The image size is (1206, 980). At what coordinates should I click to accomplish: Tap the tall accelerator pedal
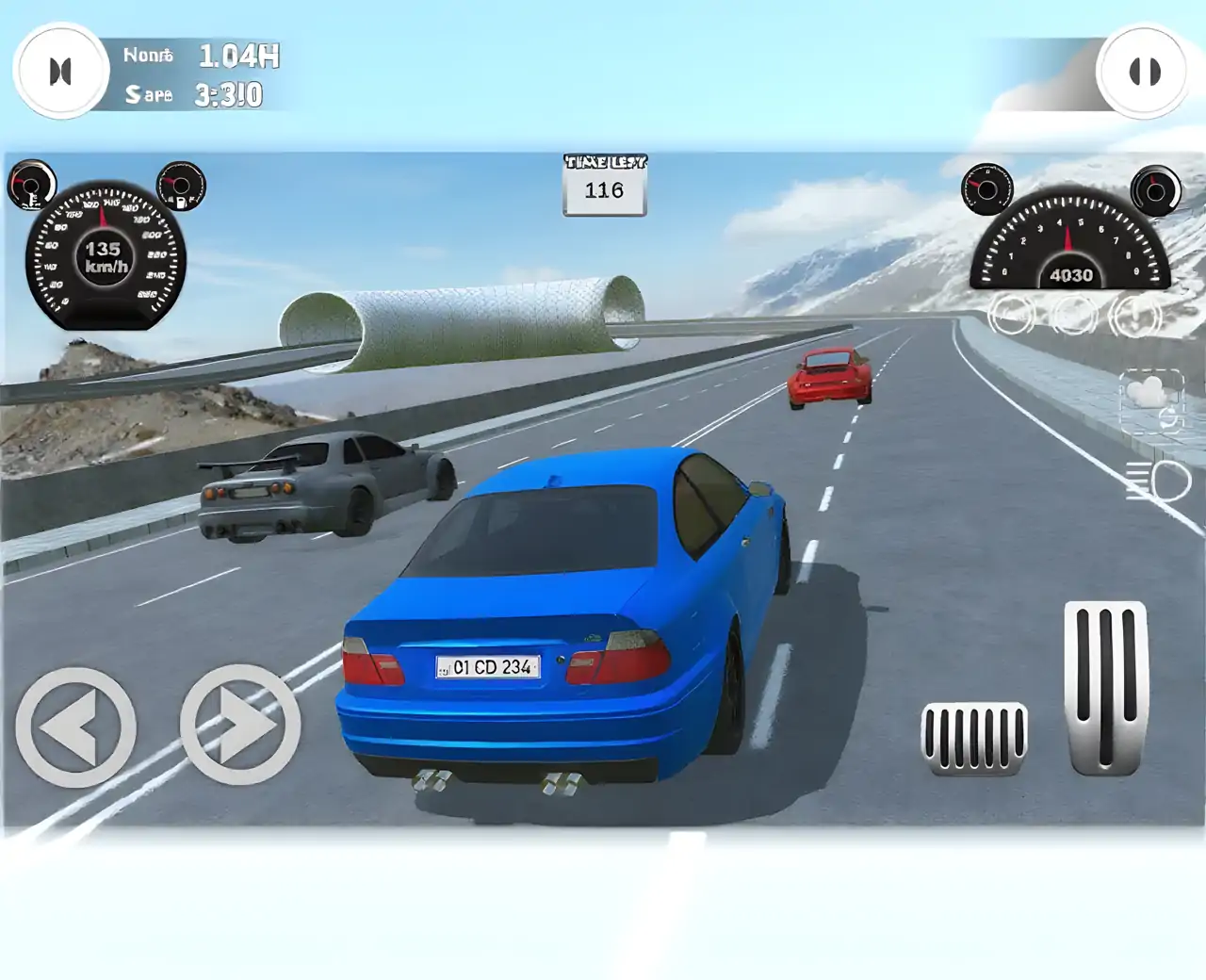click(x=1106, y=688)
